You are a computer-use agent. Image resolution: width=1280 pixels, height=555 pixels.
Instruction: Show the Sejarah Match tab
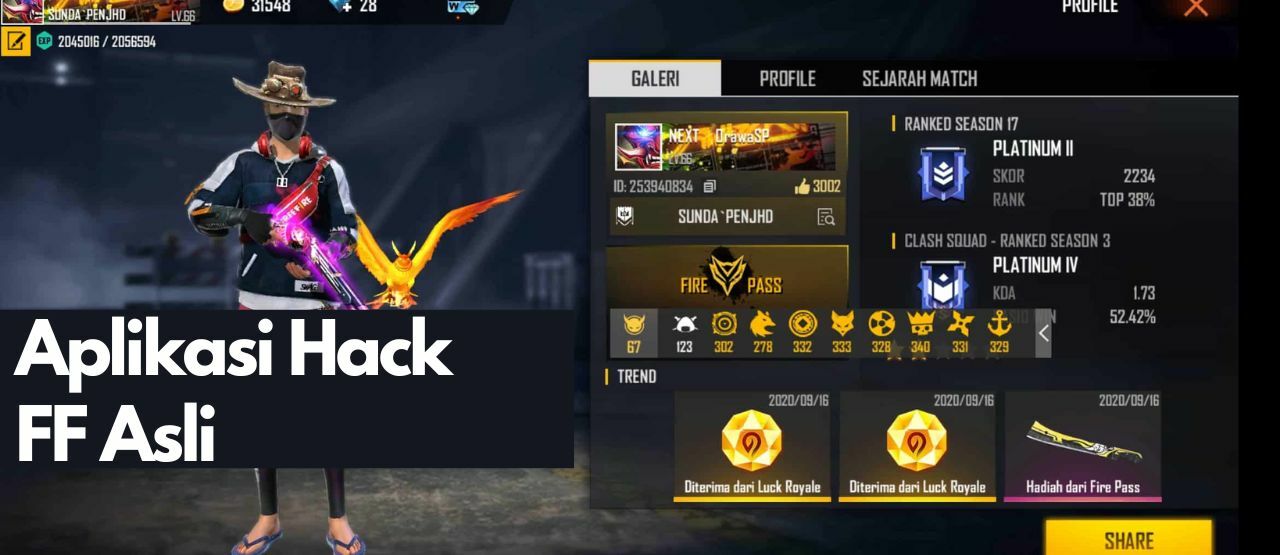click(919, 79)
